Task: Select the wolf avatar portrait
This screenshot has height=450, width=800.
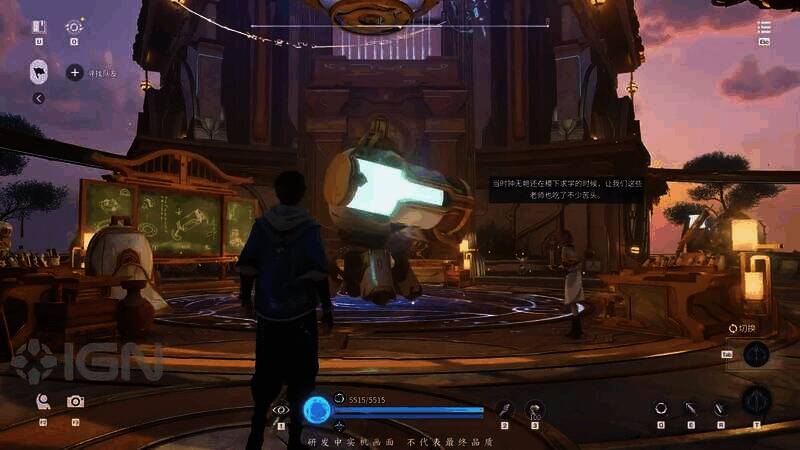Action: 39,71
